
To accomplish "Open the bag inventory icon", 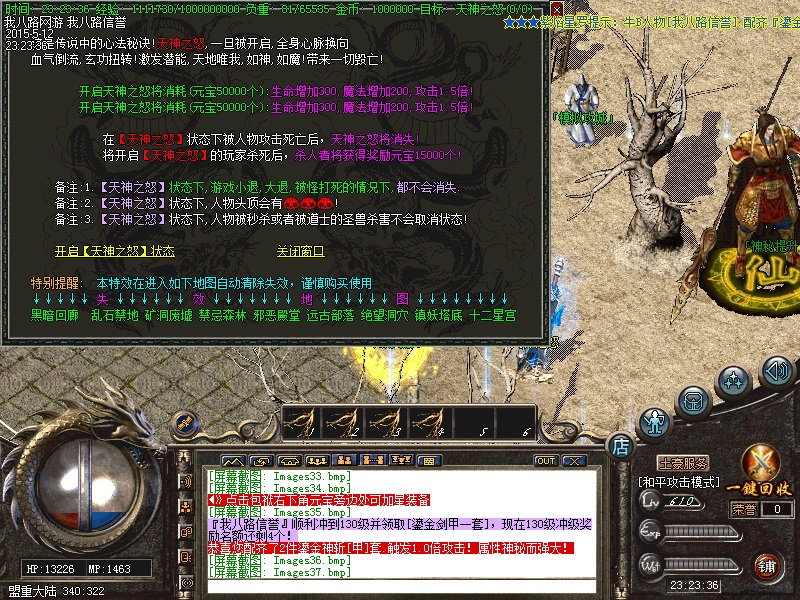I will click(692, 399).
